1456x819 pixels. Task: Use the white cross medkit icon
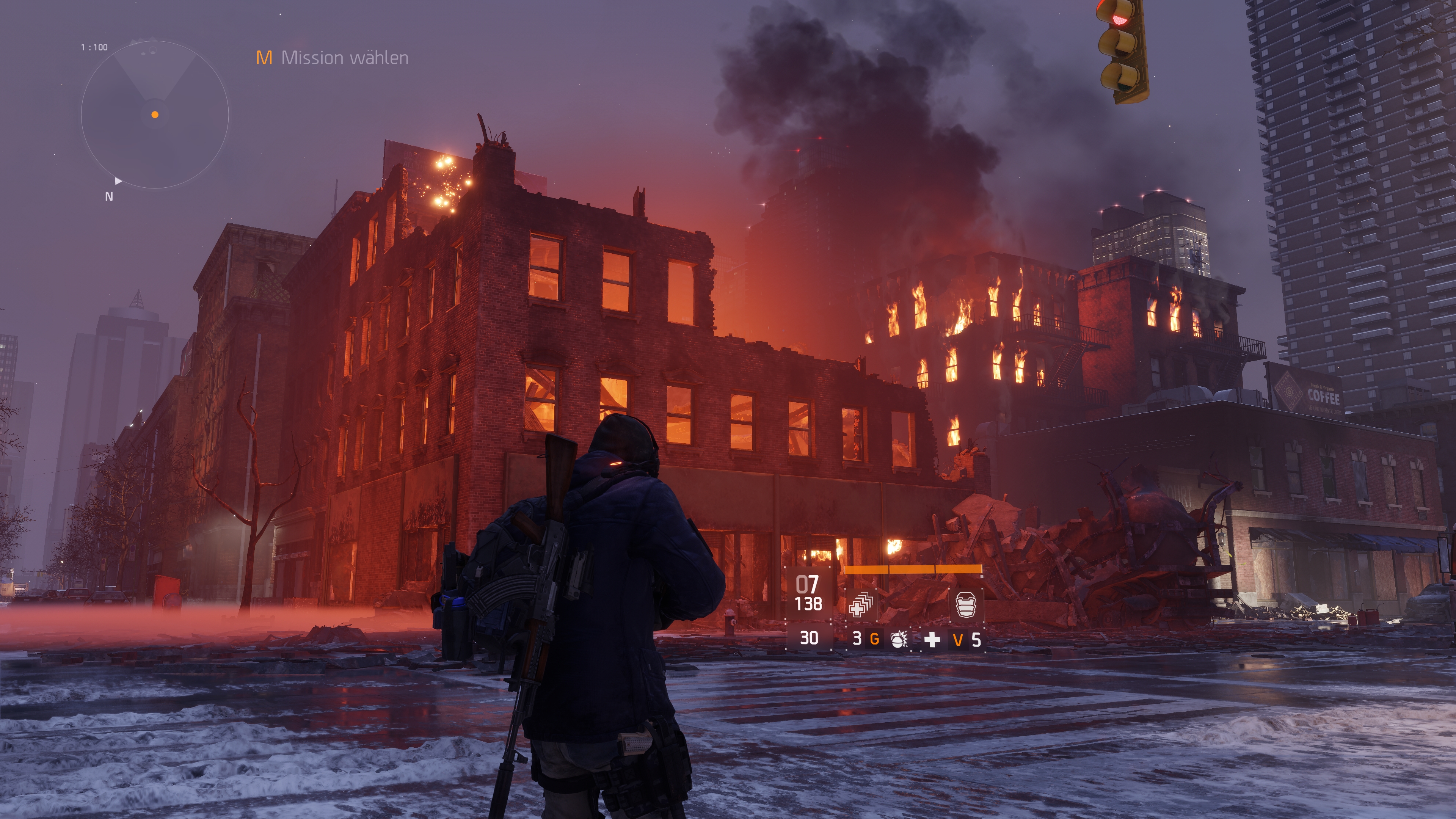point(932,639)
